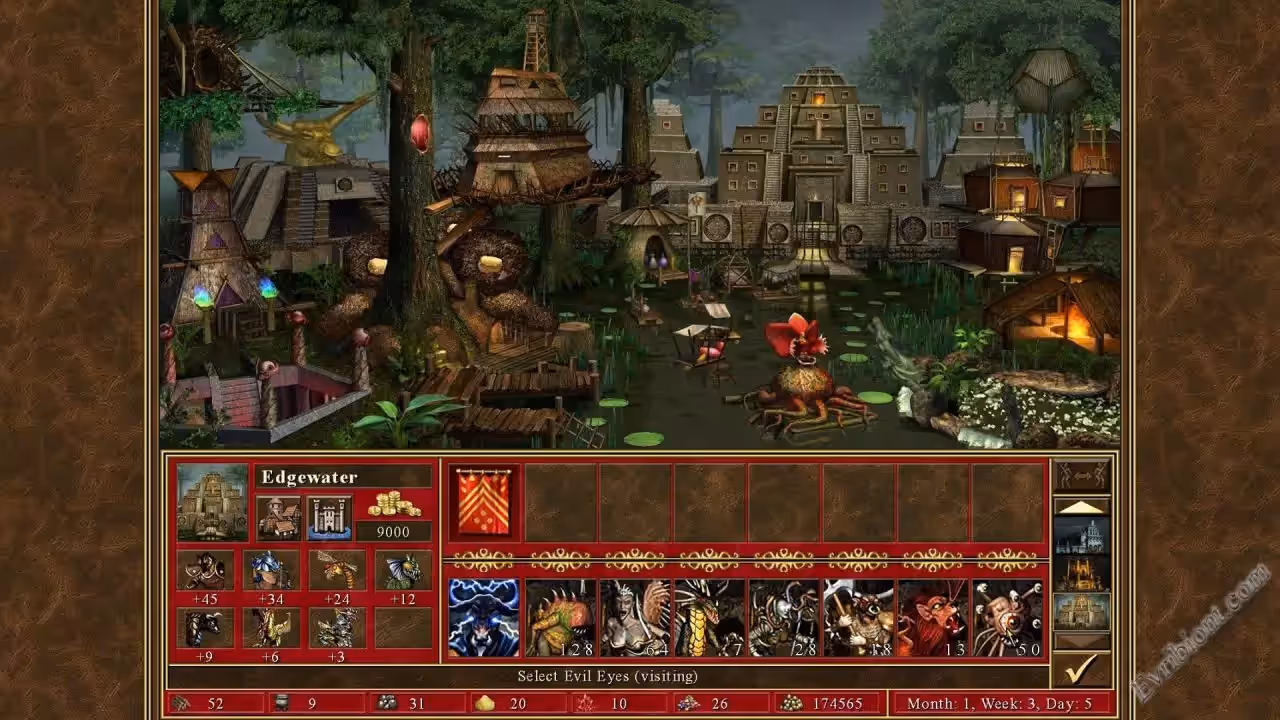Select the dark blue castle town thumbnail

(1081, 536)
